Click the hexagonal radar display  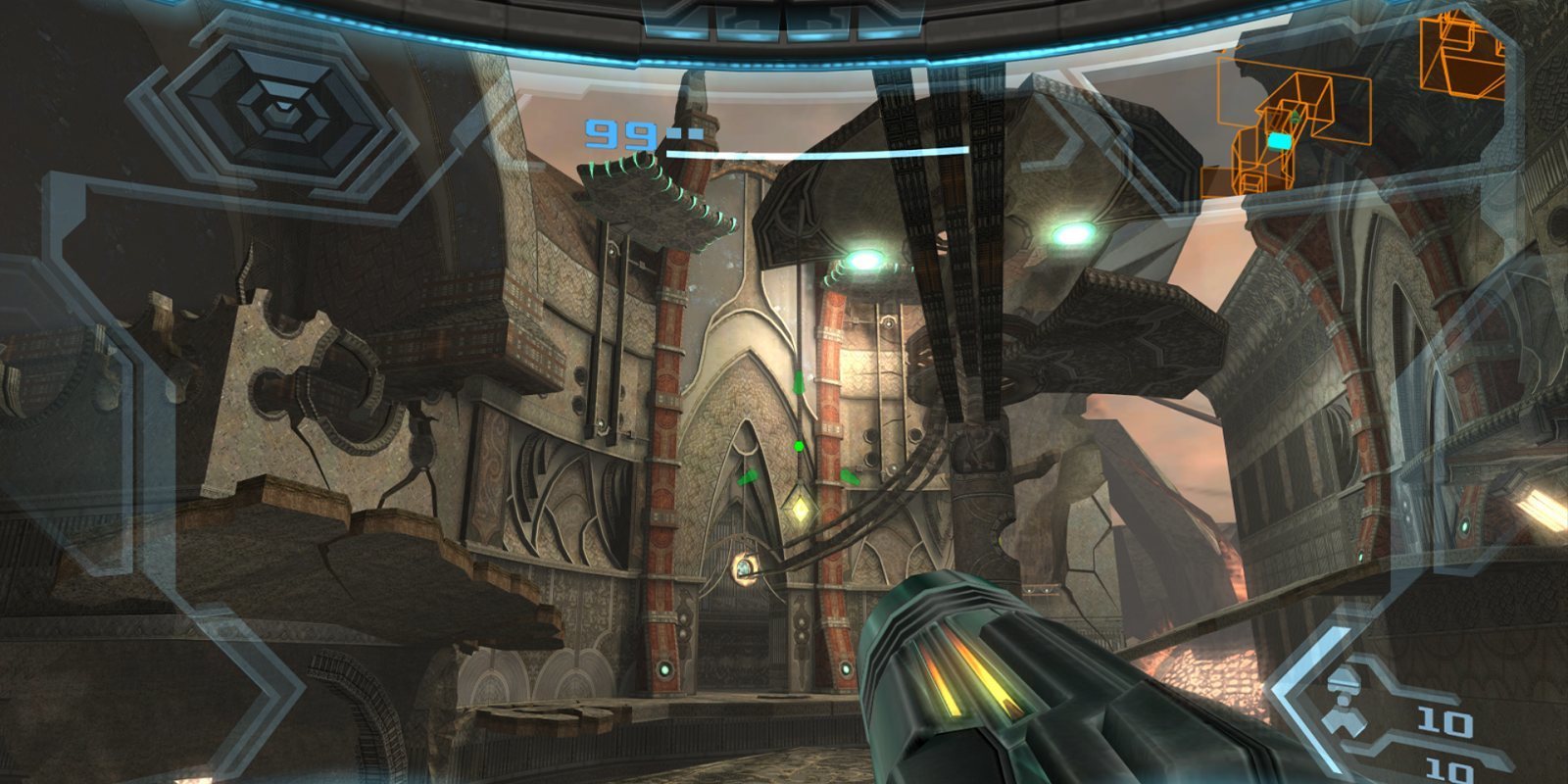pyautogui.click(x=282, y=110)
